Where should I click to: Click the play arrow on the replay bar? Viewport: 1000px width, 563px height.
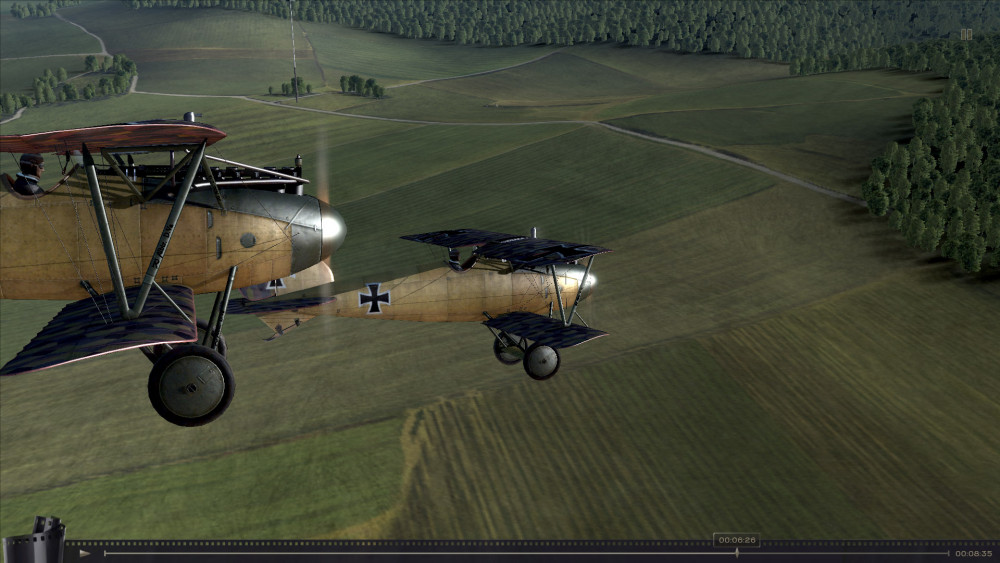85,553
